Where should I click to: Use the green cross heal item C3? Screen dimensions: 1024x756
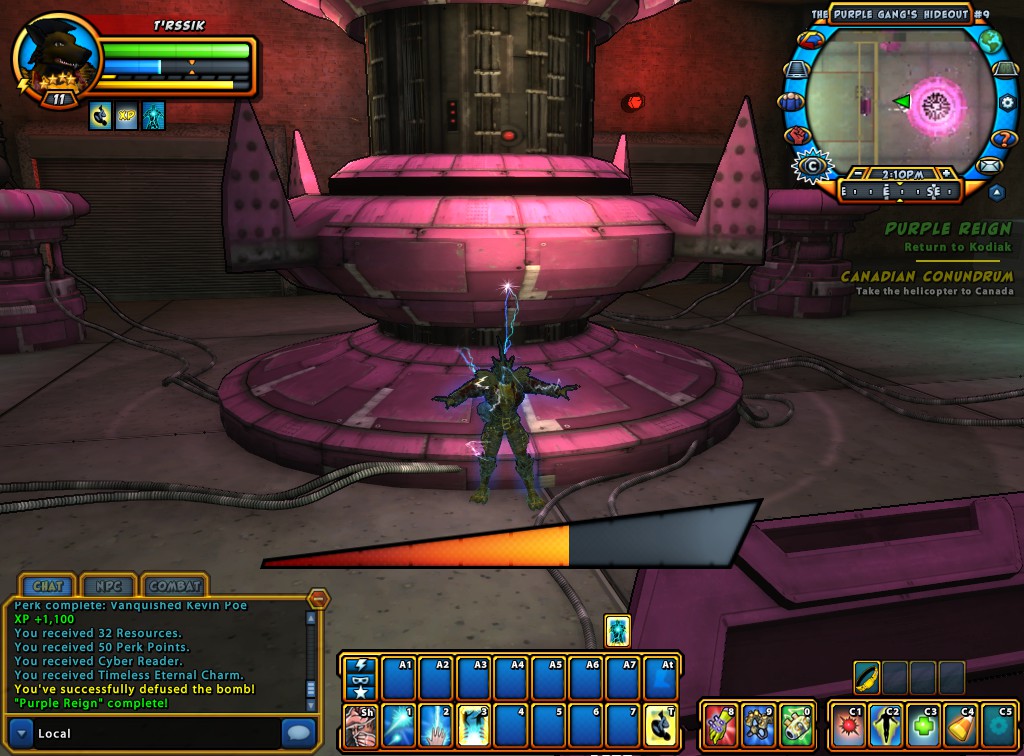(x=924, y=725)
